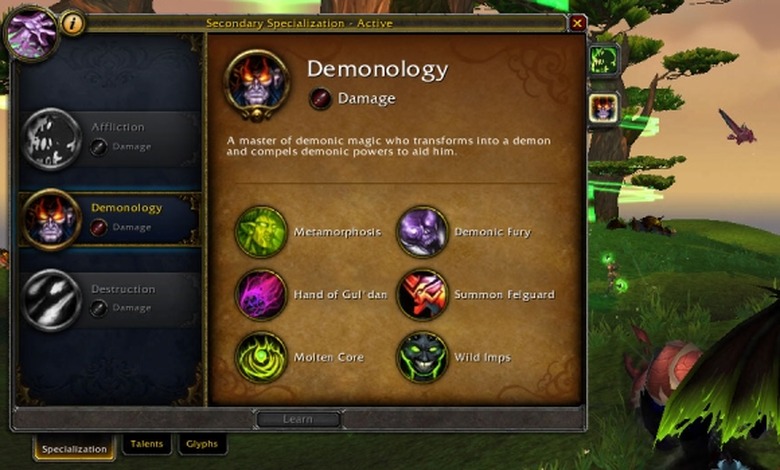Select the Affliction specialization

[108, 137]
